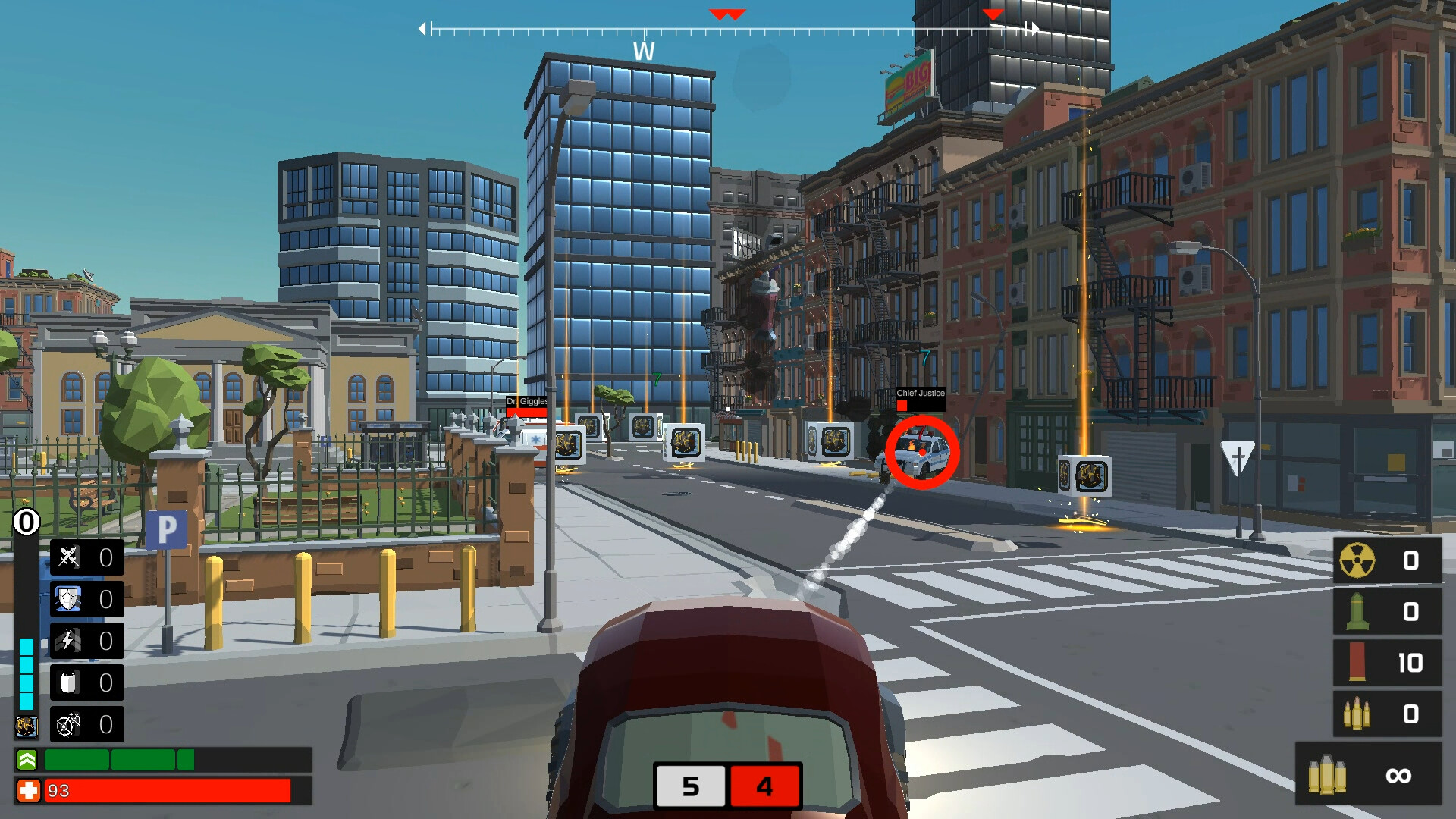
Task: Click the Chief Justice nameplate
Action: click(x=921, y=394)
